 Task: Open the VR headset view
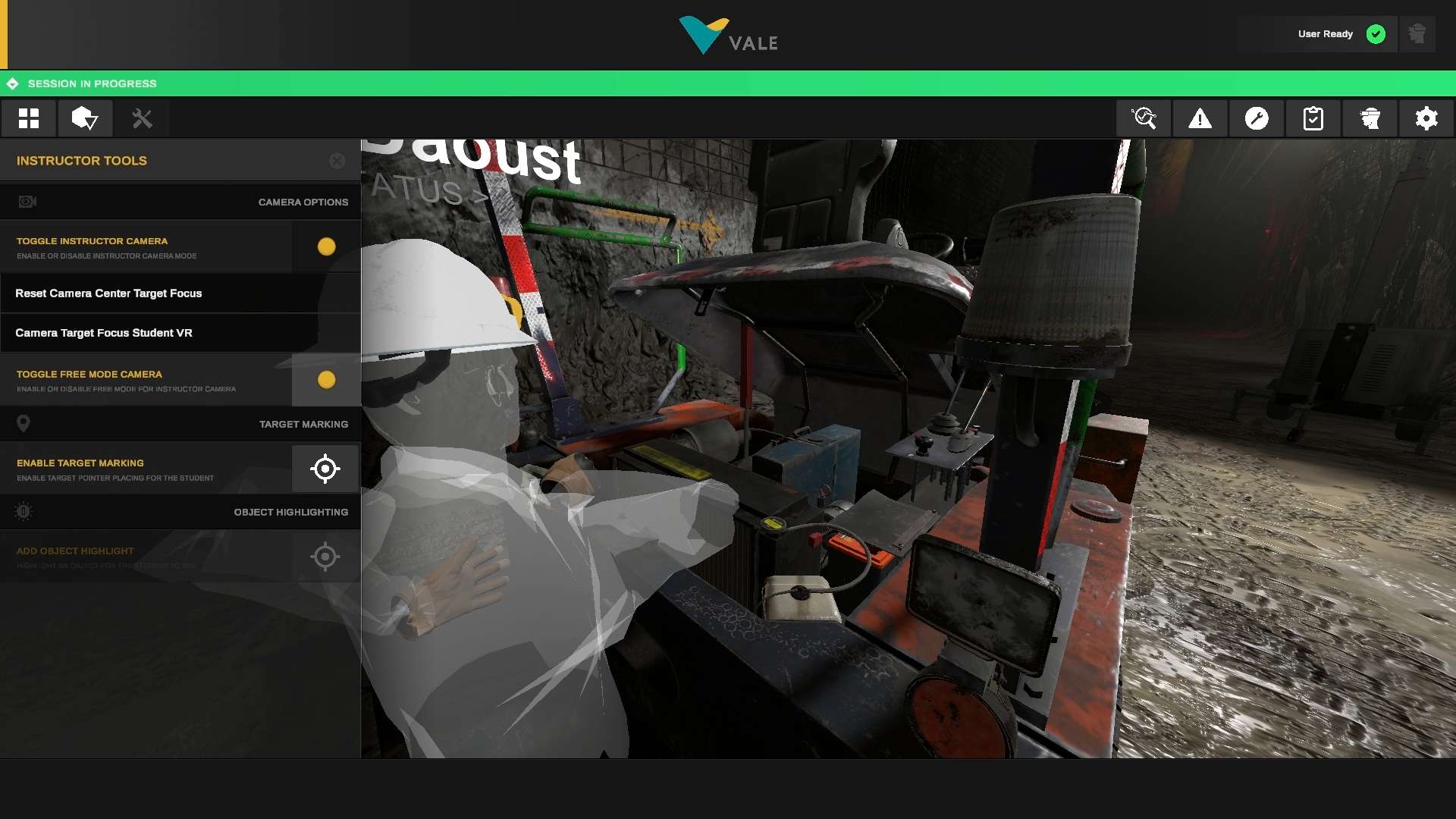click(x=1370, y=118)
